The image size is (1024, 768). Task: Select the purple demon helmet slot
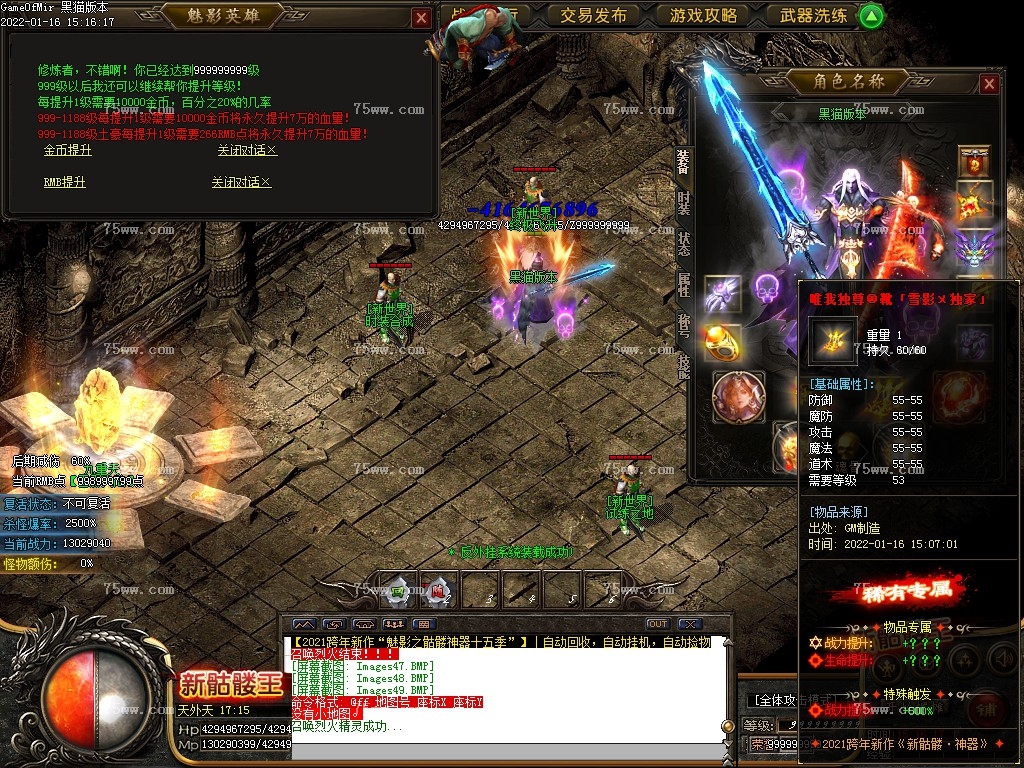click(973, 246)
